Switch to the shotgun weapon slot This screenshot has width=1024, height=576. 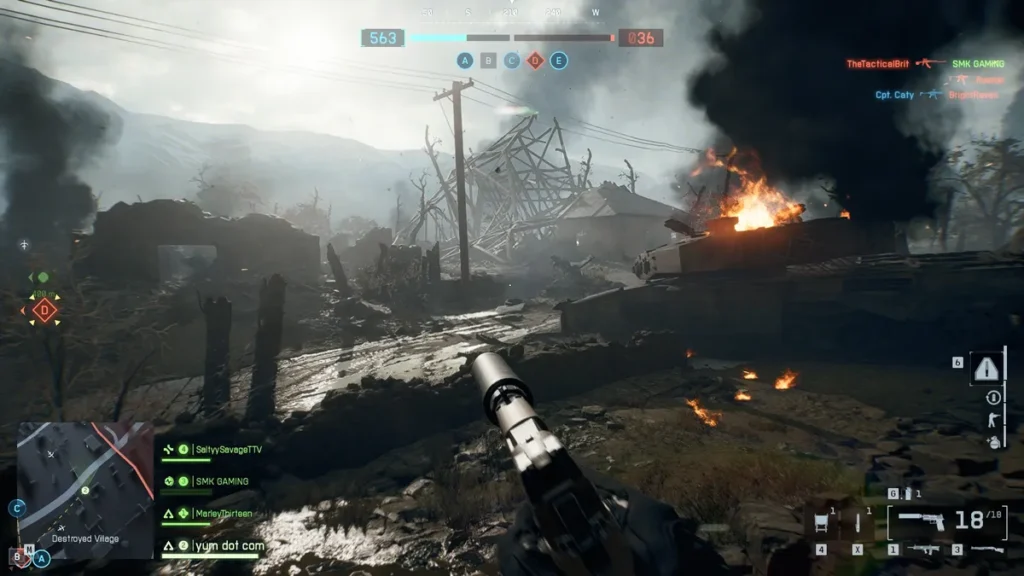[x=987, y=549]
